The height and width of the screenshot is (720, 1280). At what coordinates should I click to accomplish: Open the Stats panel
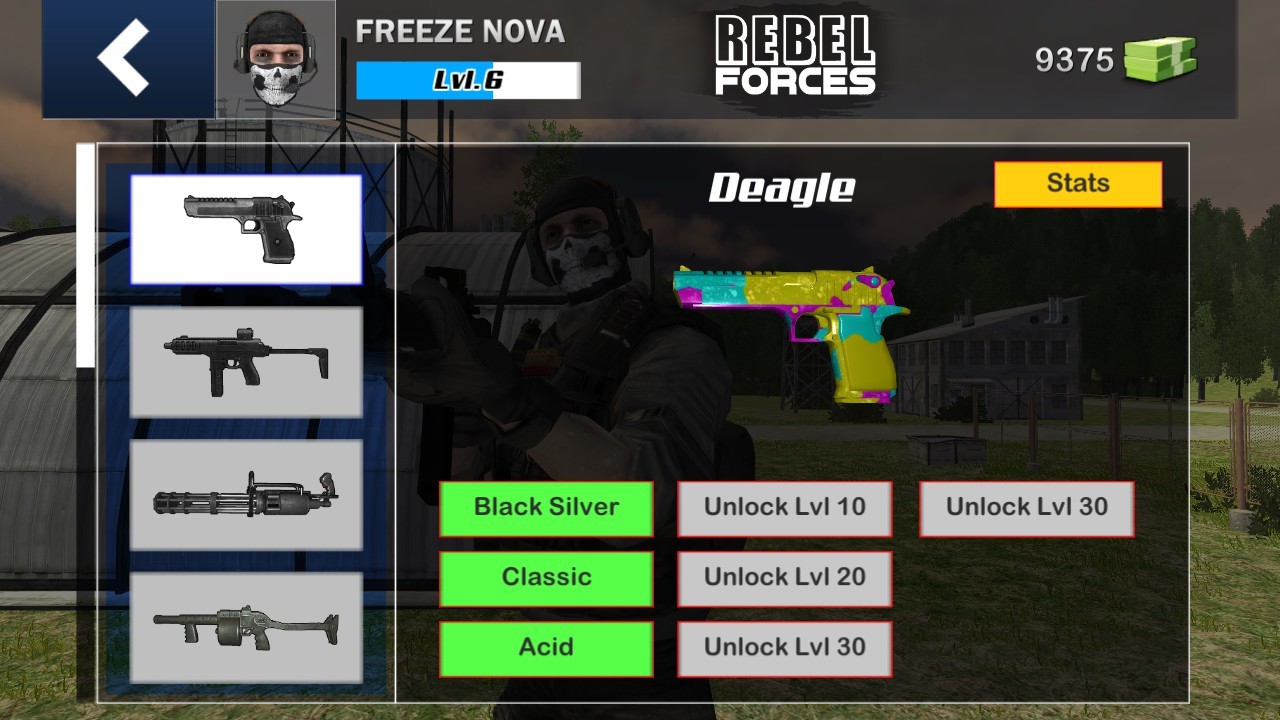tap(1078, 183)
